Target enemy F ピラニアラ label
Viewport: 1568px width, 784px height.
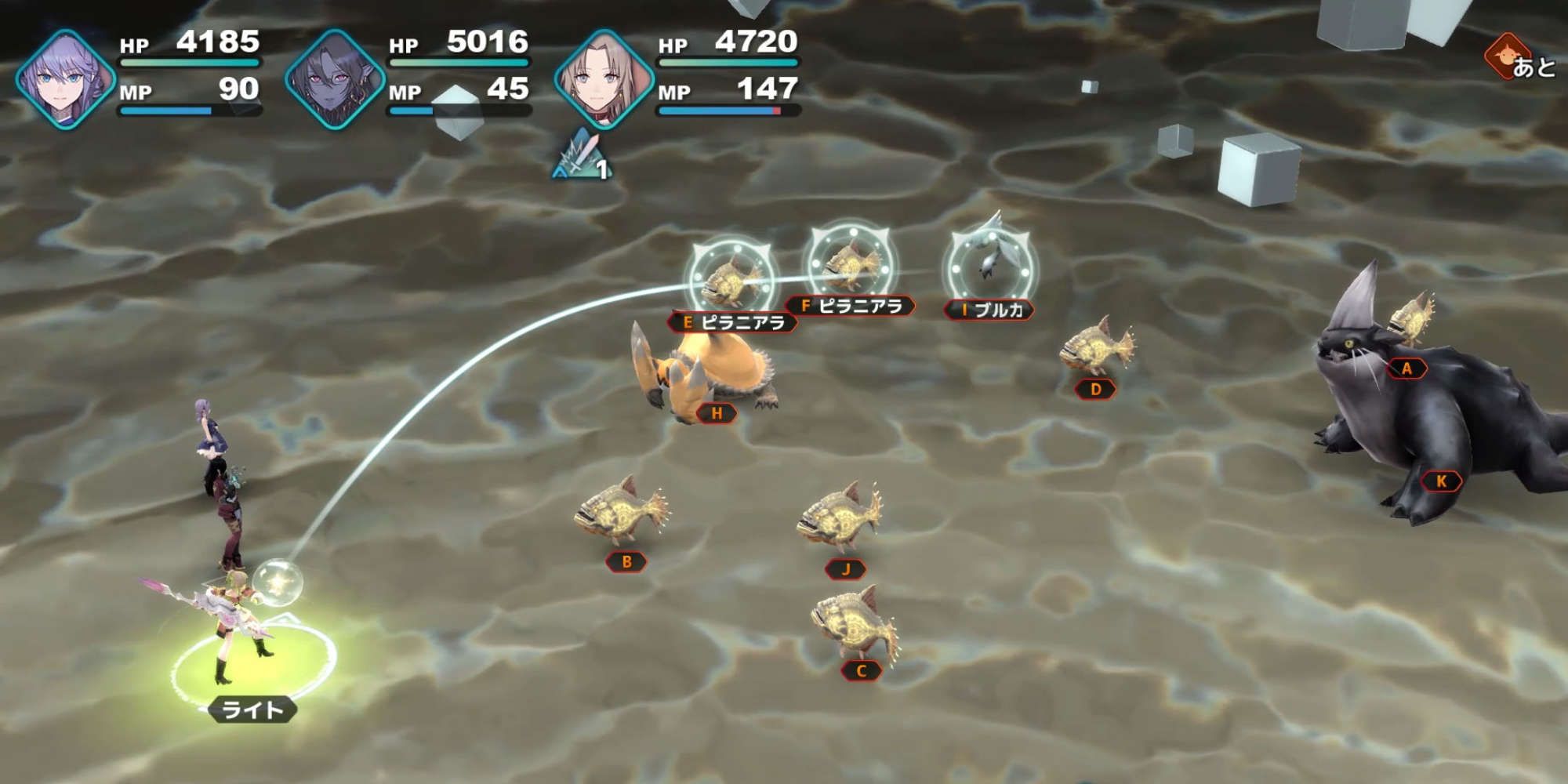click(x=851, y=306)
